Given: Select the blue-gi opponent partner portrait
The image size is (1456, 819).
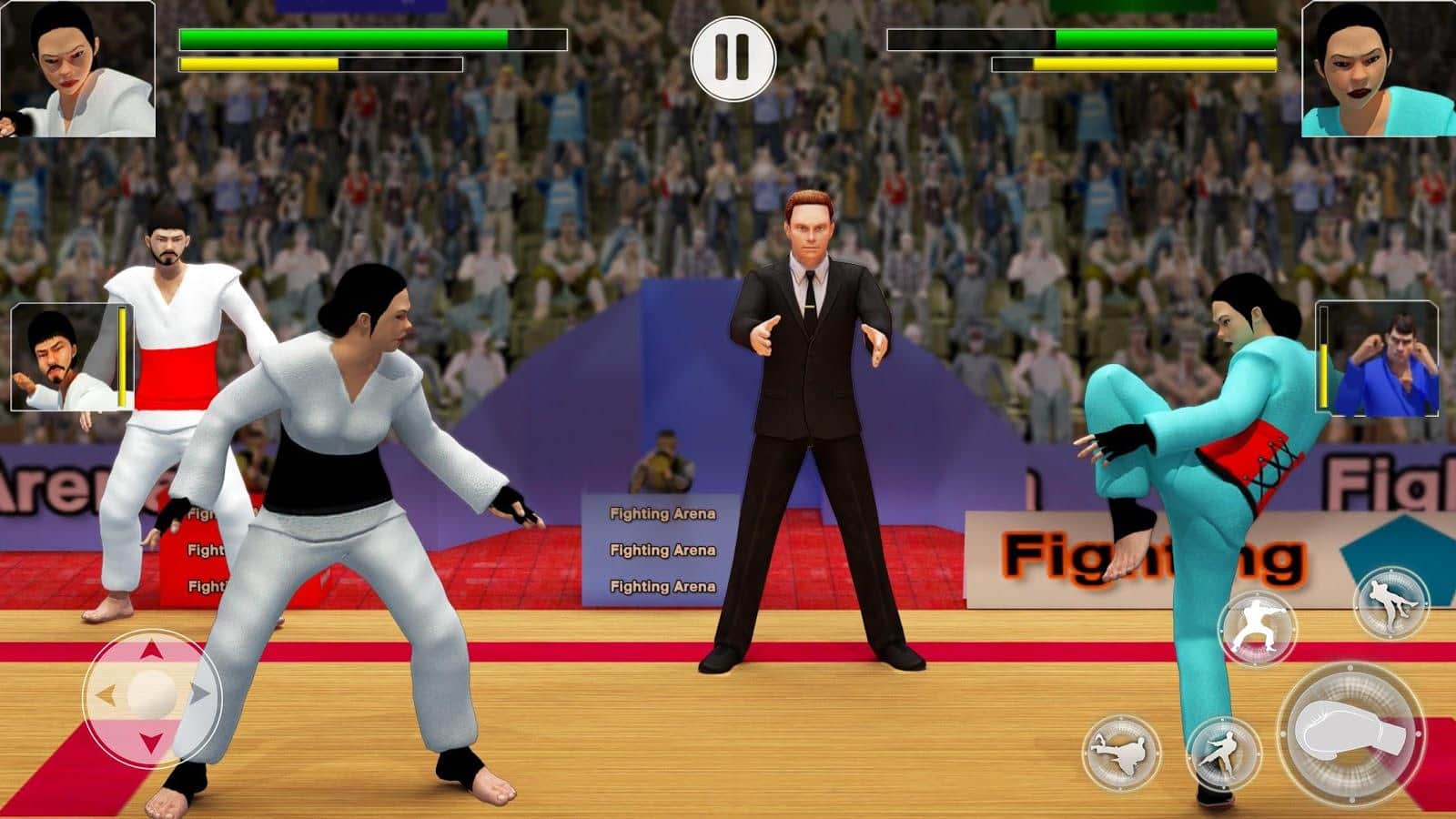Looking at the screenshot, I should [x=1377, y=358].
